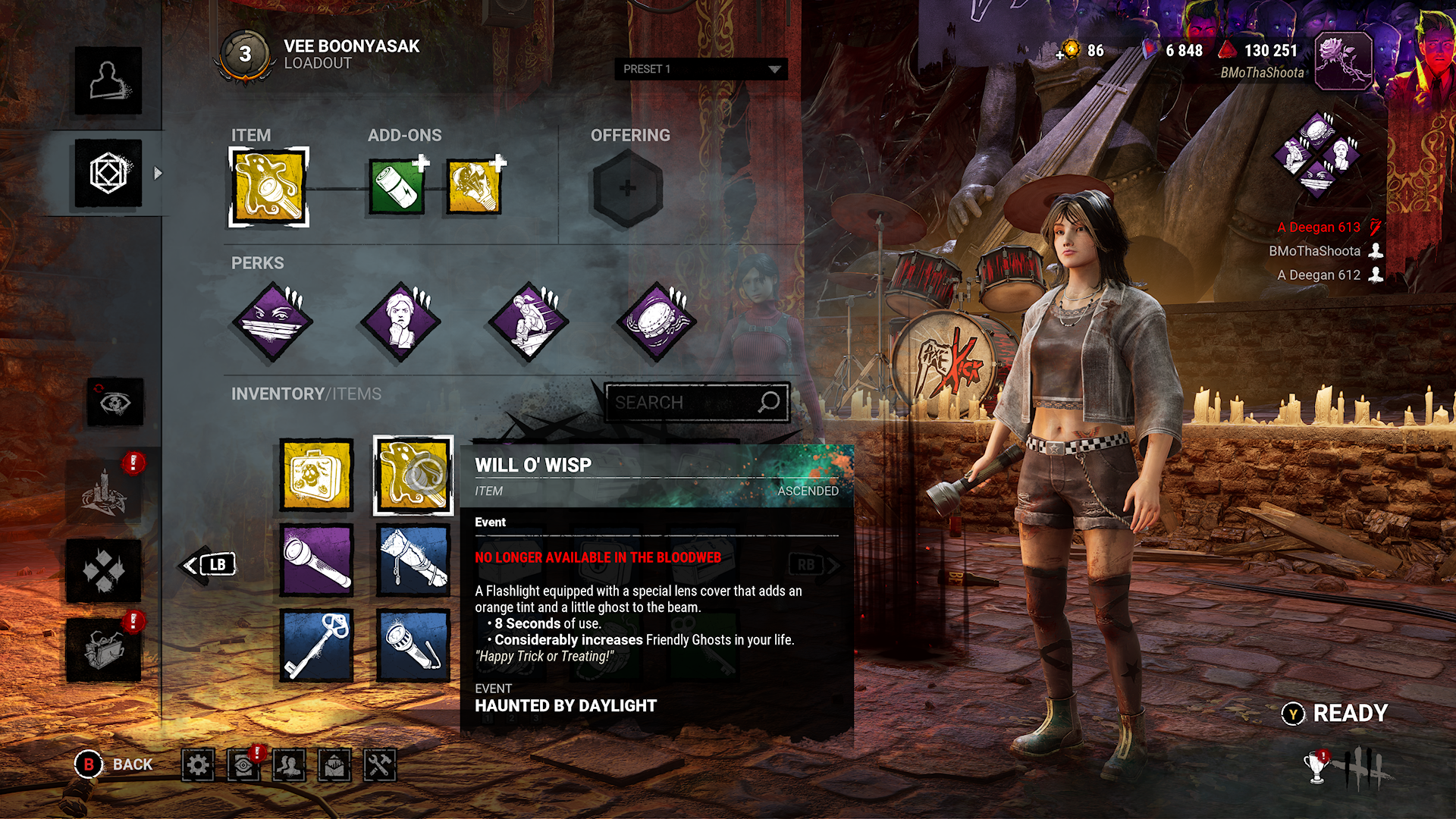Type in the inventory Search field
Viewport: 1456px width, 819px height.
pyautogui.click(x=682, y=403)
